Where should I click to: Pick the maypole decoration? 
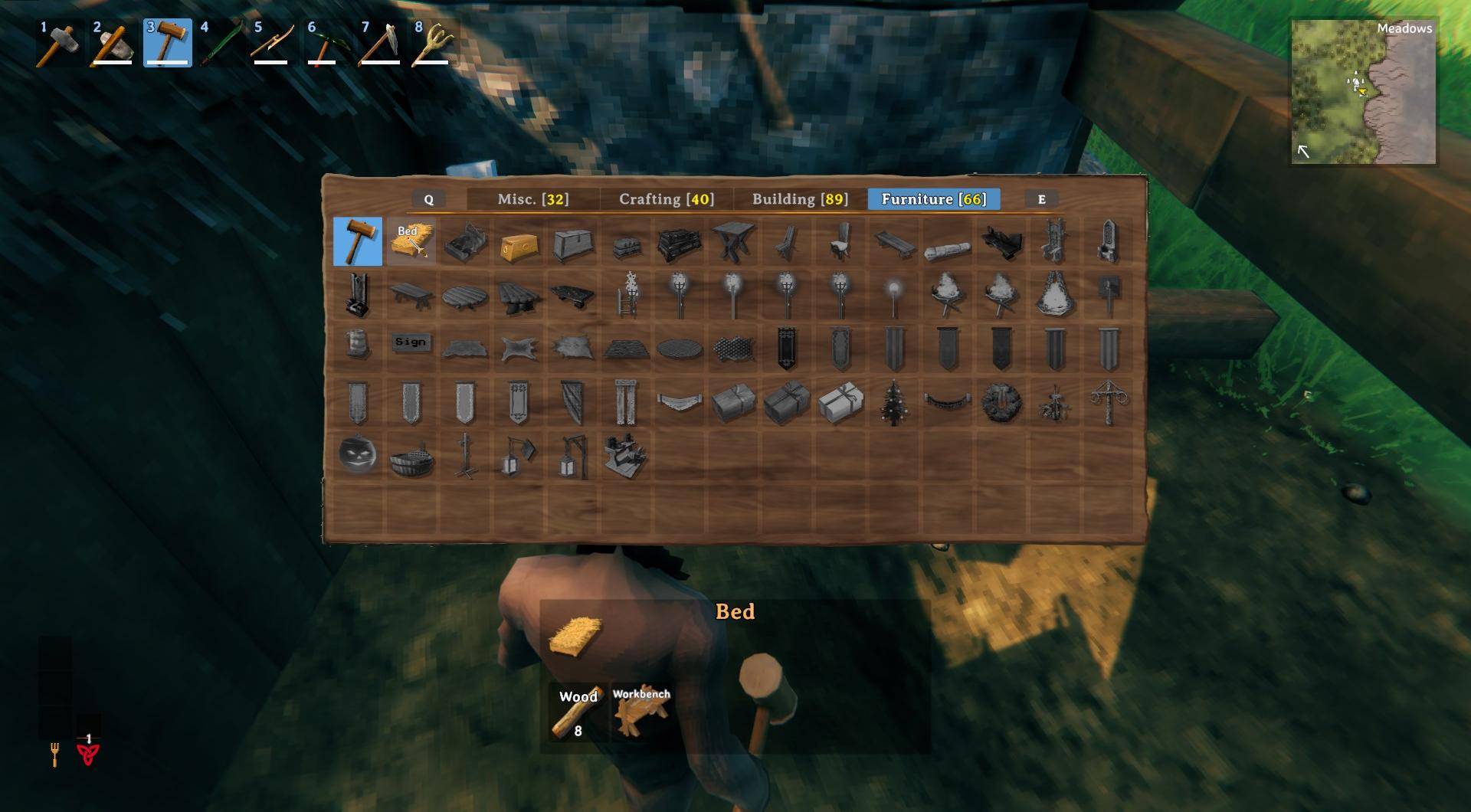point(1108,402)
